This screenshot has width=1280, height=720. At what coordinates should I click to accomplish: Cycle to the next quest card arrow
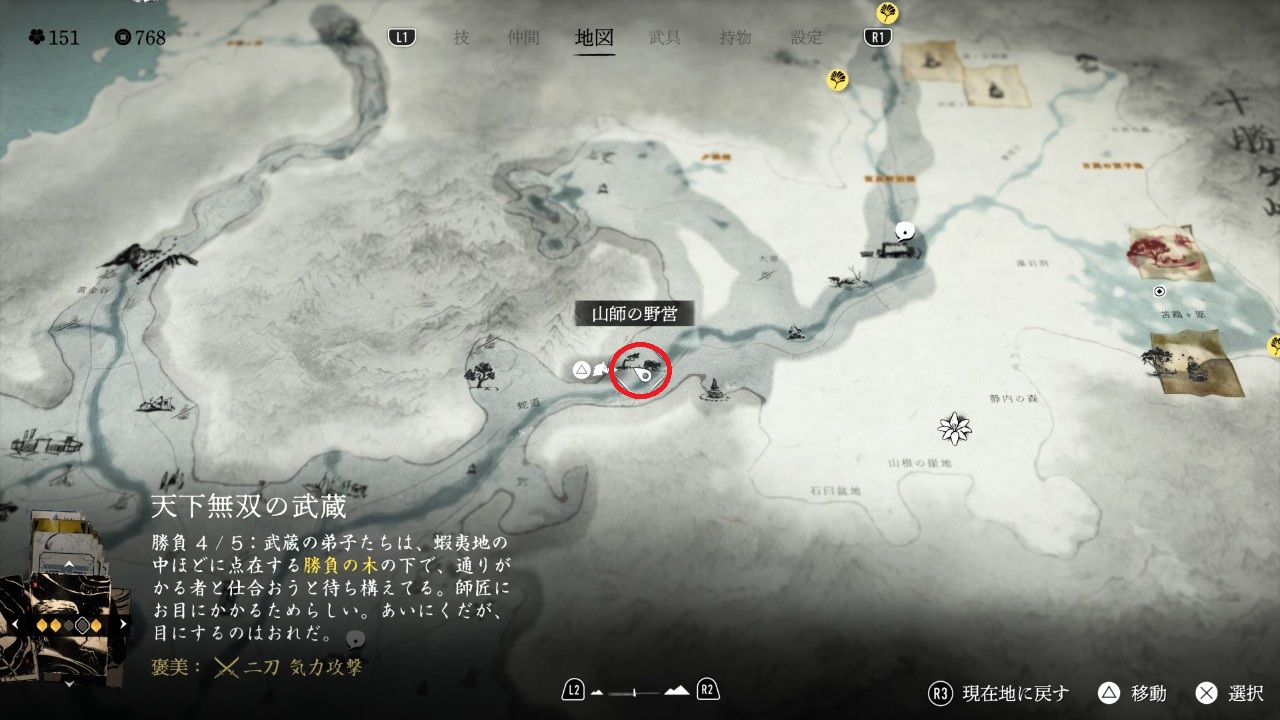tap(124, 624)
